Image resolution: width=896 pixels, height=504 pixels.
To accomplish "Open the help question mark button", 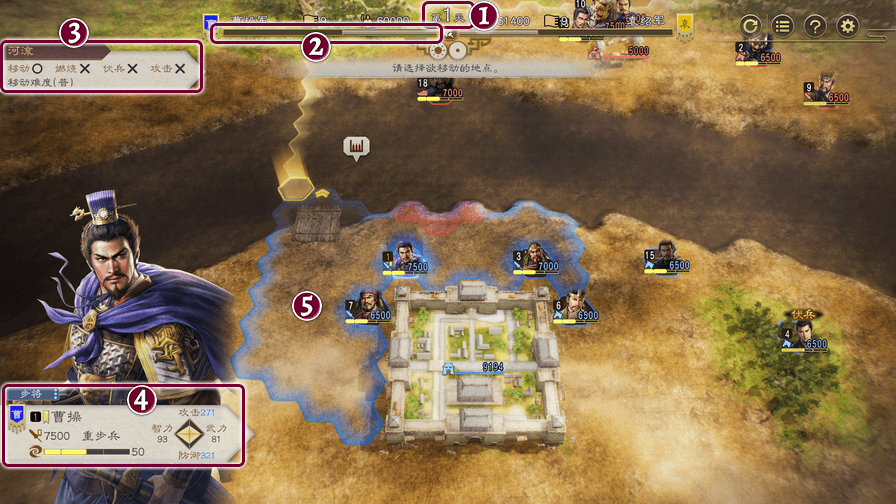I will pyautogui.click(x=816, y=27).
